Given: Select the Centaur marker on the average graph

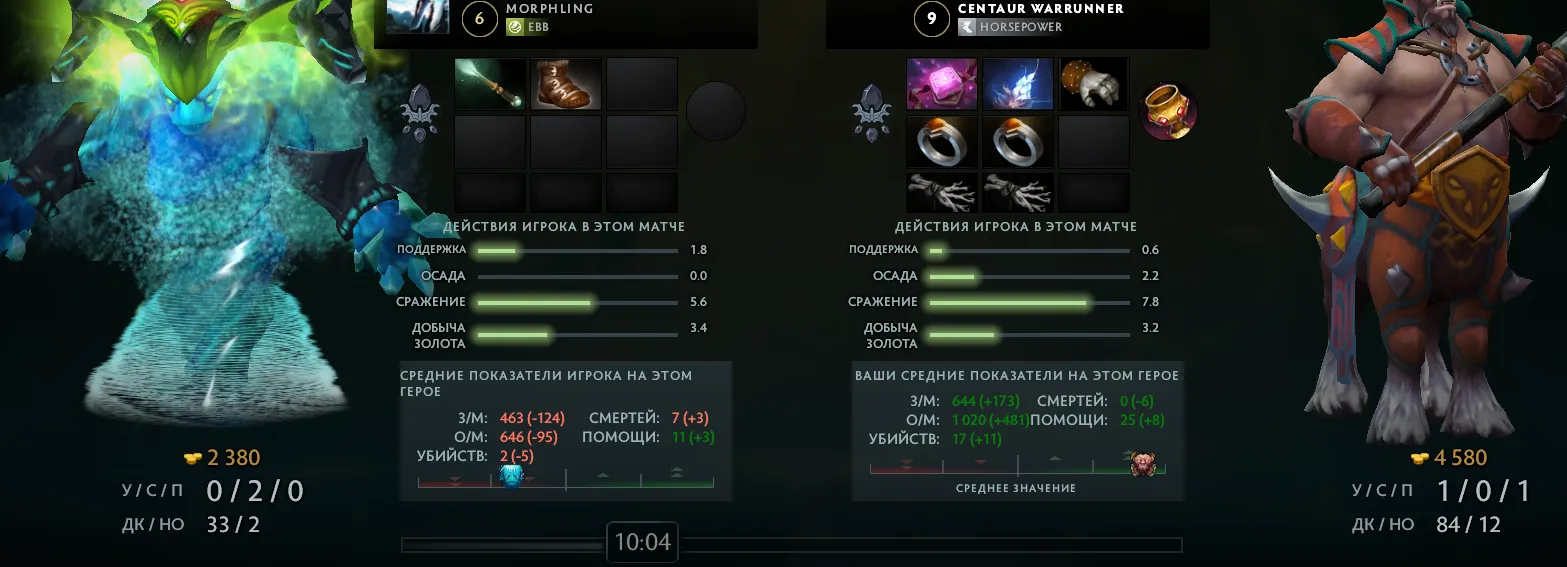Looking at the screenshot, I should [1143, 464].
